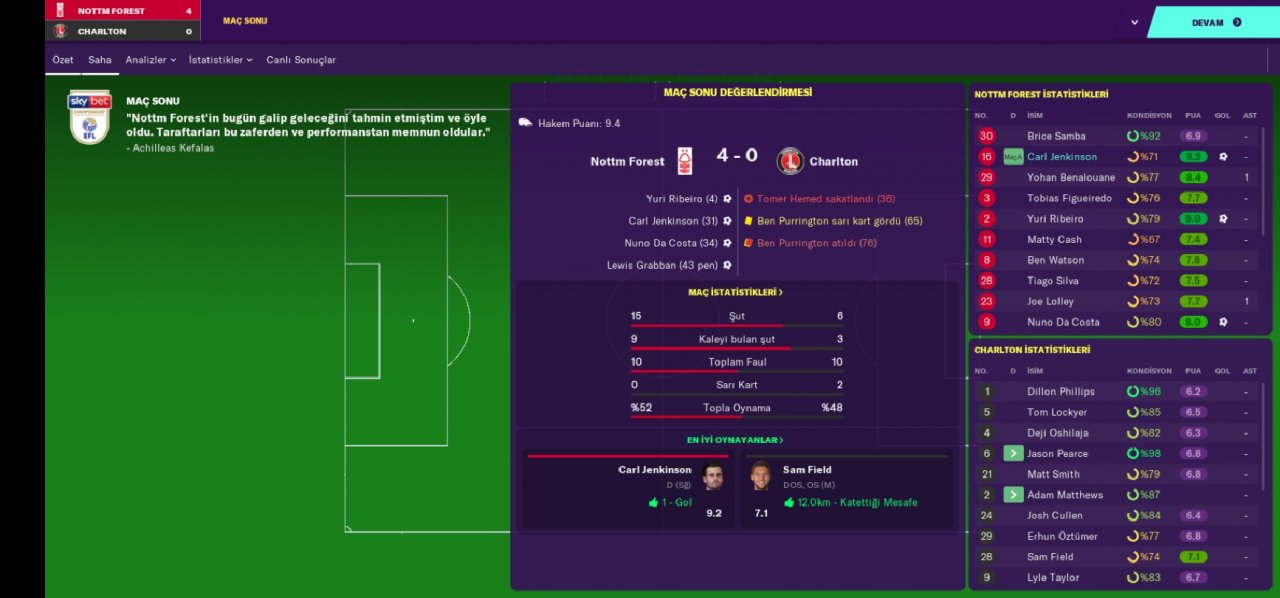
Task: Open Nuno Da Costa's player row
Action: (1063, 322)
